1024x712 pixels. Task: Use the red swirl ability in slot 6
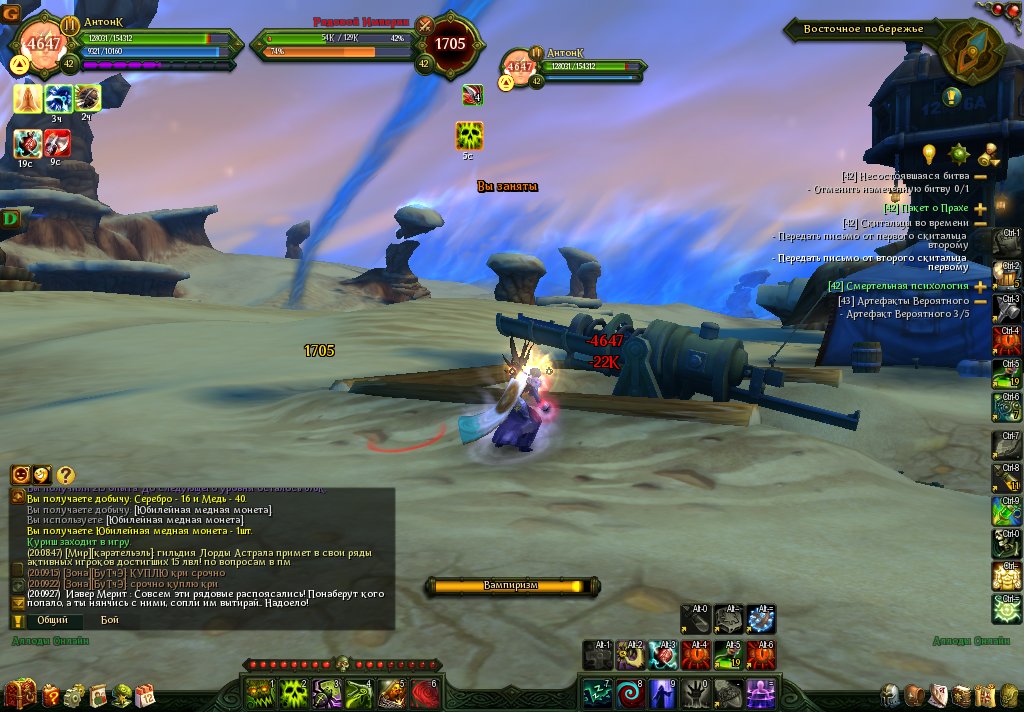[x=425, y=690]
